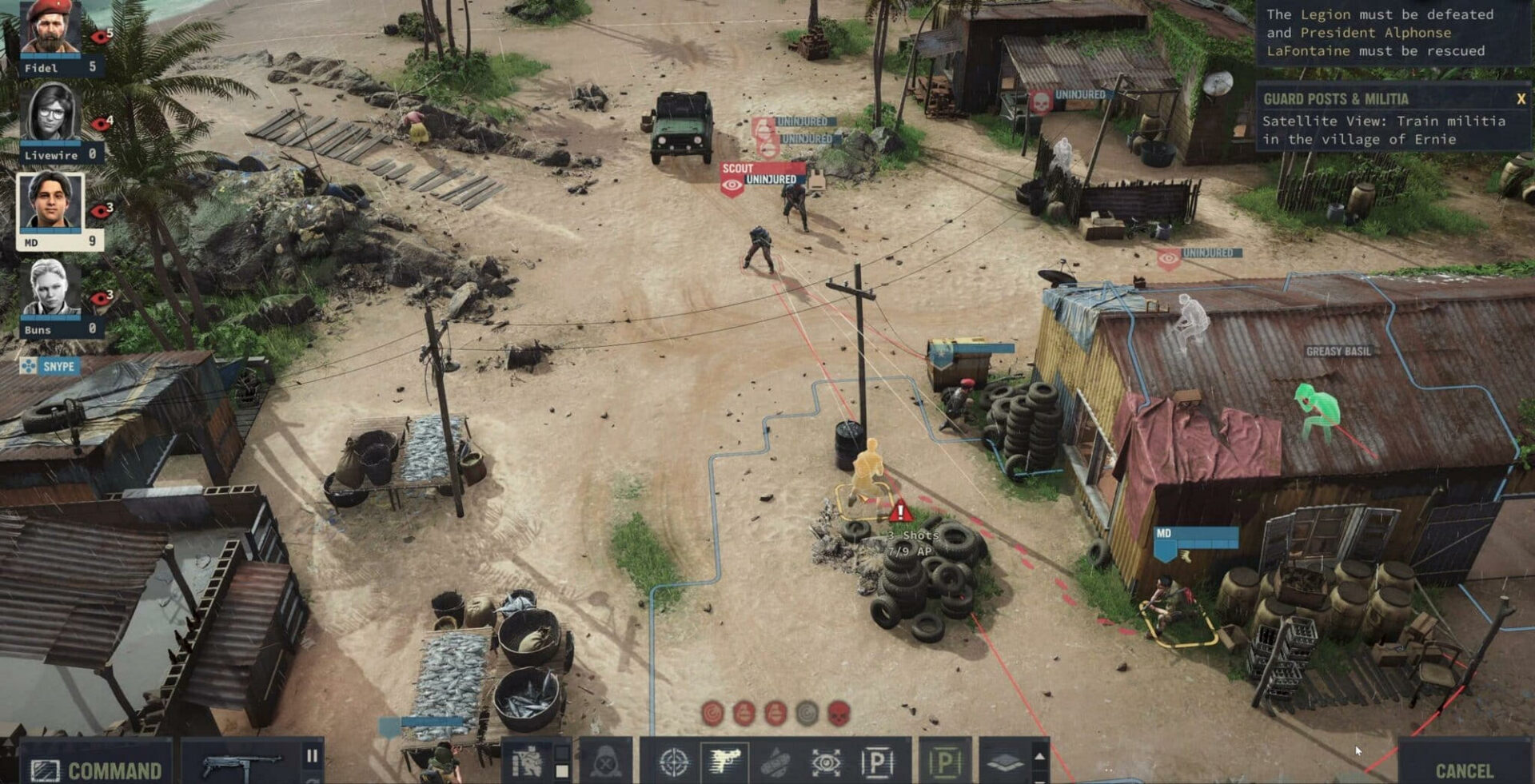Activate the overwatch eye icon
The image size is (1535, 784).
825,761
